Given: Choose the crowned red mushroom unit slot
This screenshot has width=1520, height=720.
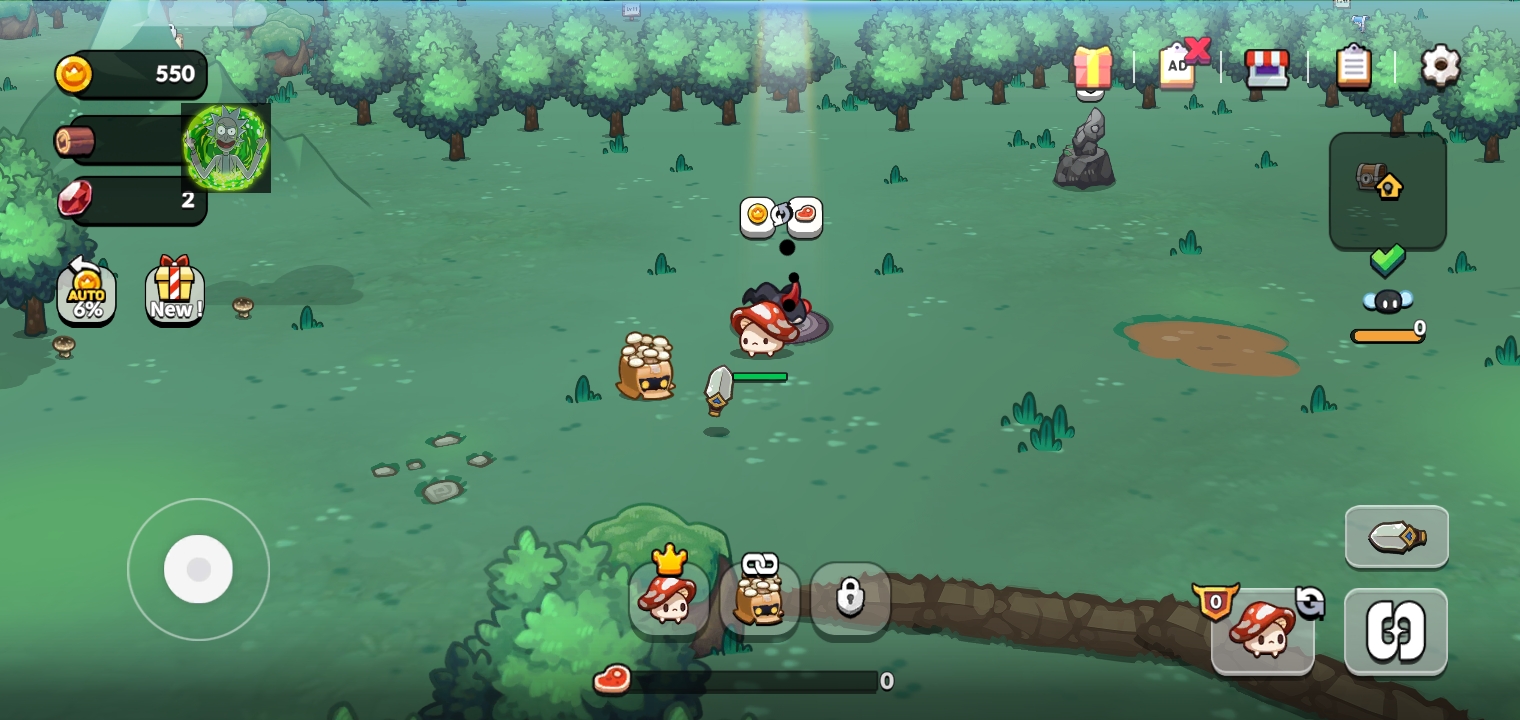Looking at the screenshot, I should [668, 598].
